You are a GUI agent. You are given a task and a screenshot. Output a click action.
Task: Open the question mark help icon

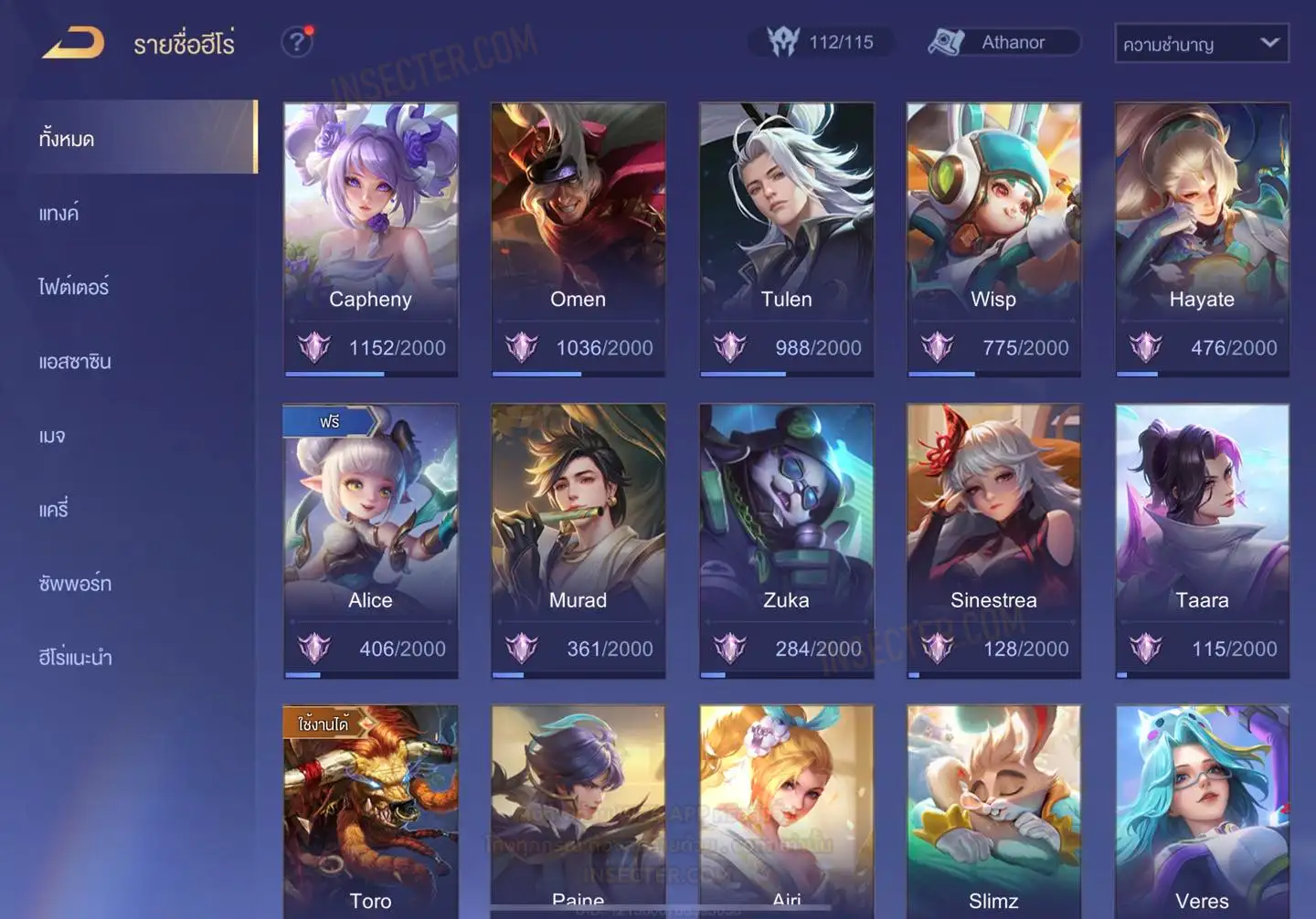[x=297, y=42]
